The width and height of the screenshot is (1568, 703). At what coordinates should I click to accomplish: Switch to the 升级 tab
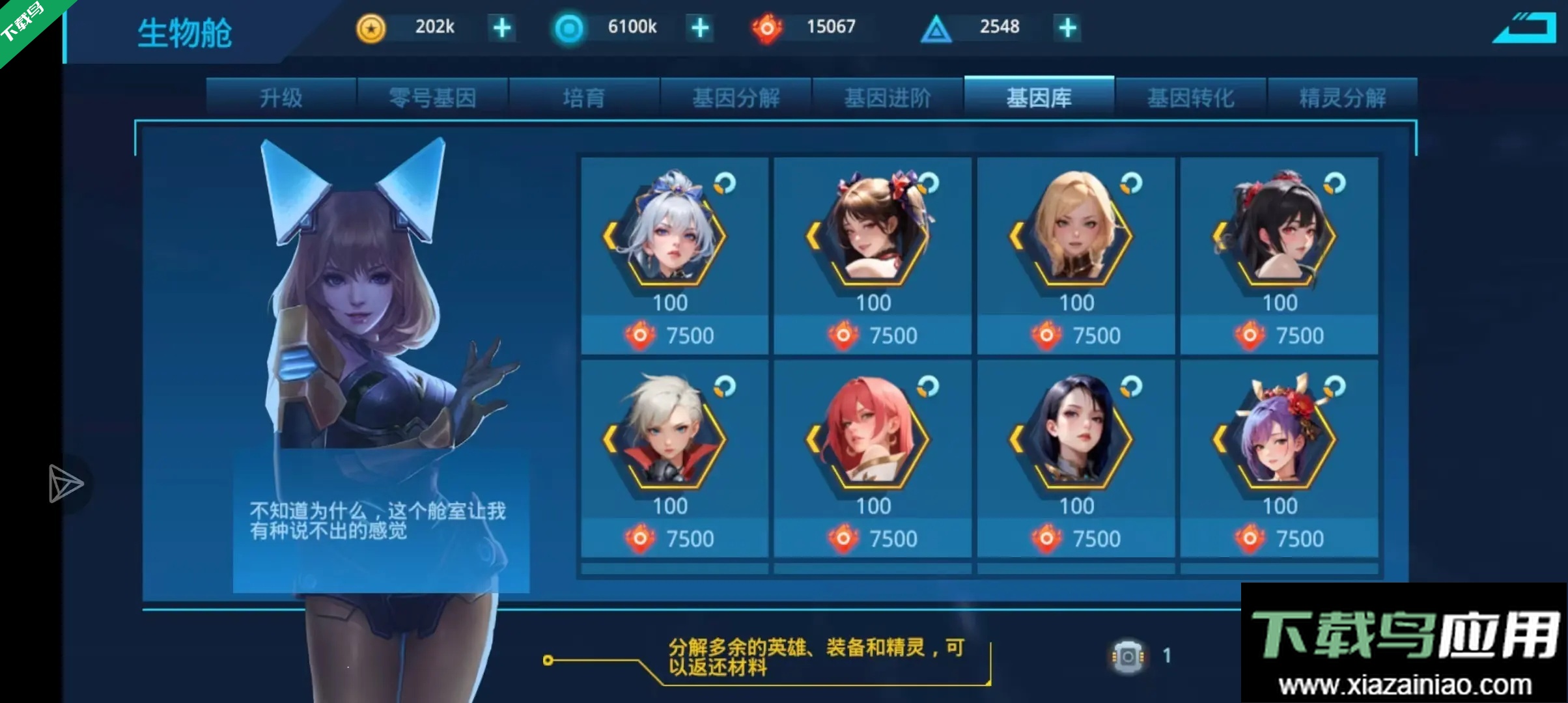click(281, 96)
